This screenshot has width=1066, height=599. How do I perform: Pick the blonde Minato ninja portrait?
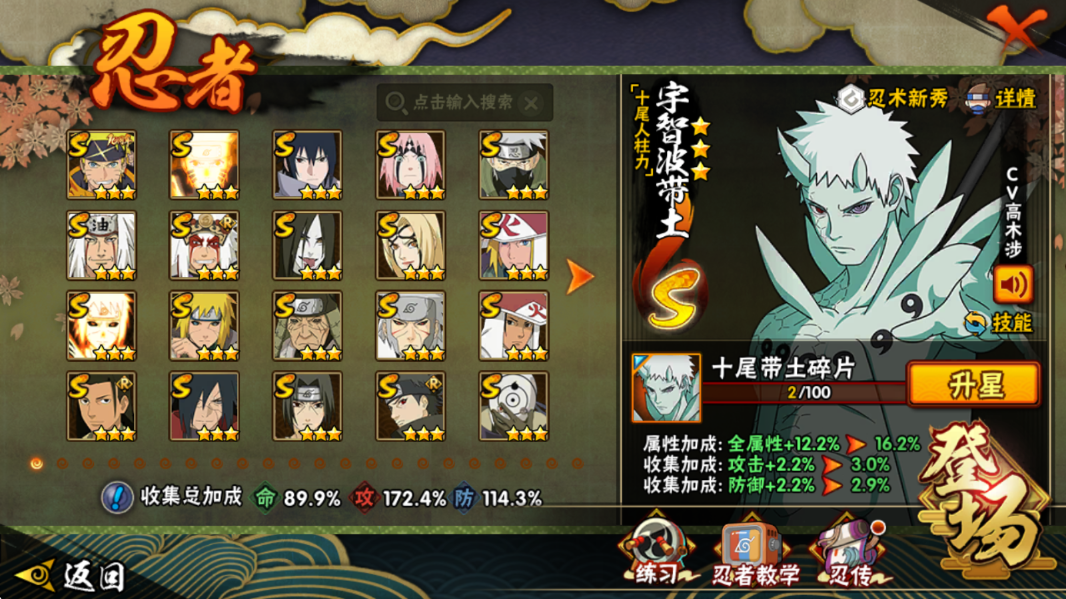pyautogui.click(x=204, y=326)
